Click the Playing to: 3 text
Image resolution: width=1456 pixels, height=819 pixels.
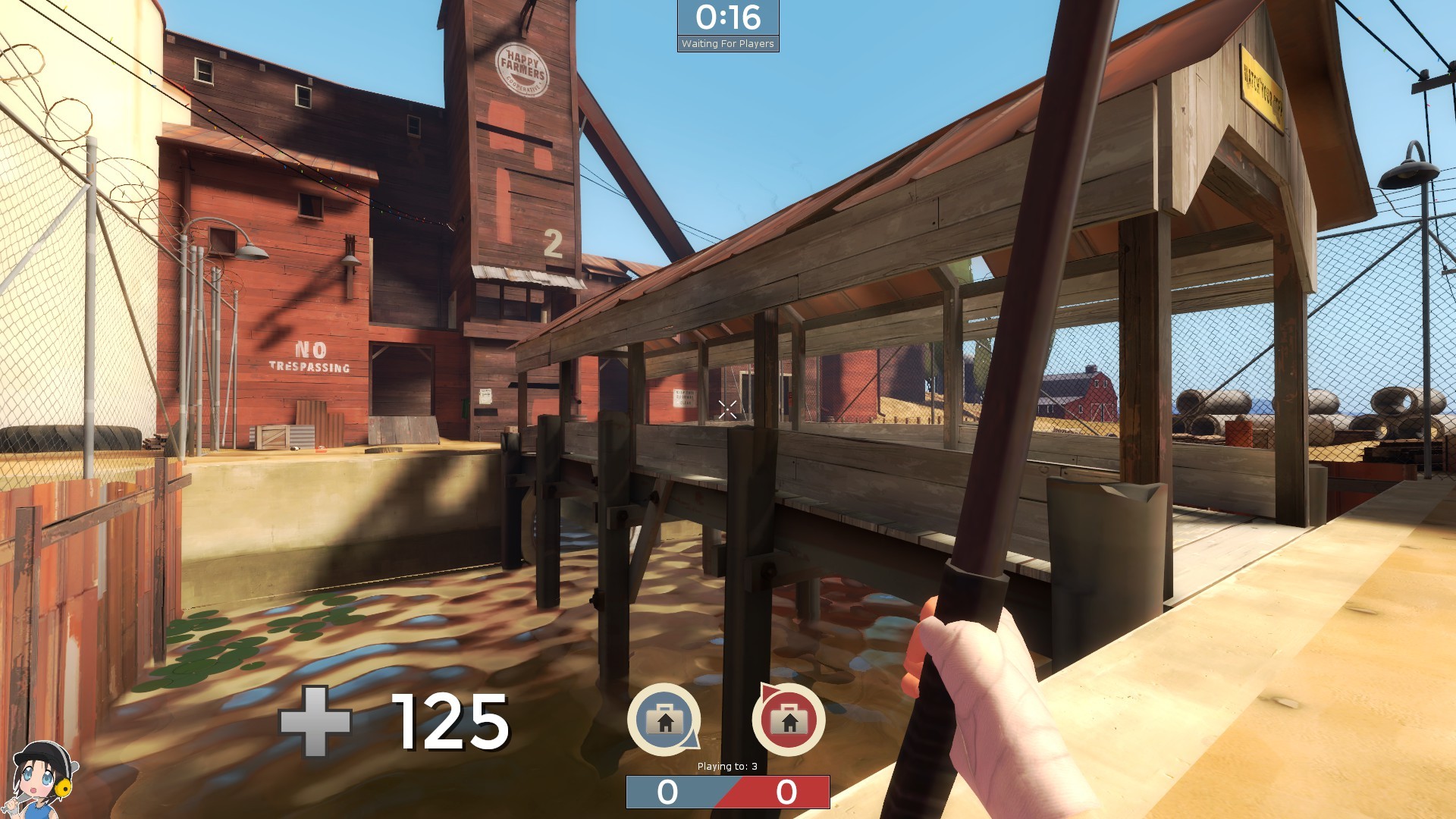pyautogui.click(x=726, y=766)
